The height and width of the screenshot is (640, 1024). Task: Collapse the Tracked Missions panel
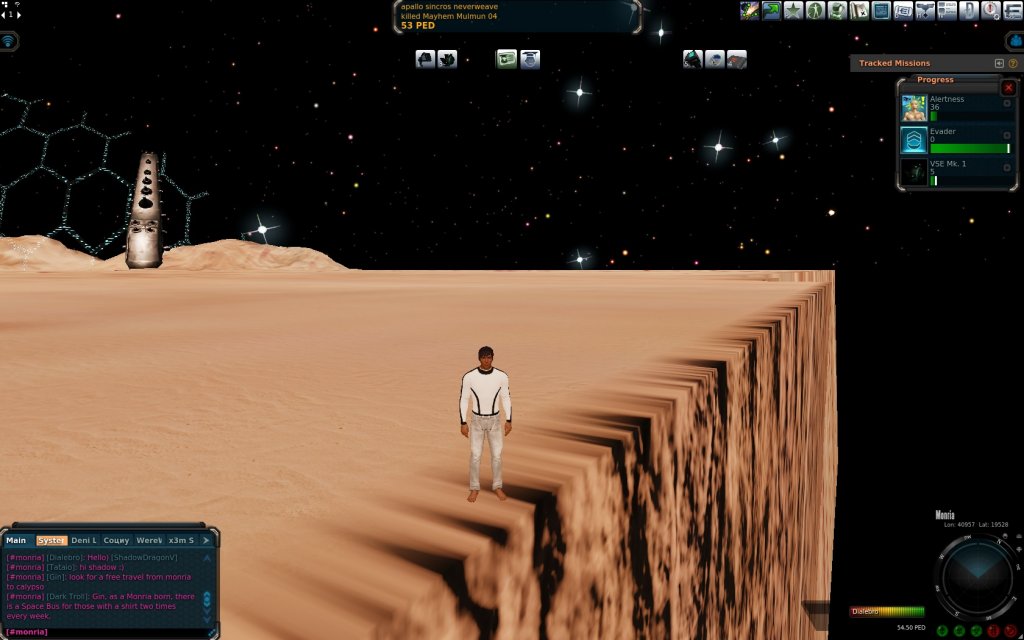click(x=999, y=63)
